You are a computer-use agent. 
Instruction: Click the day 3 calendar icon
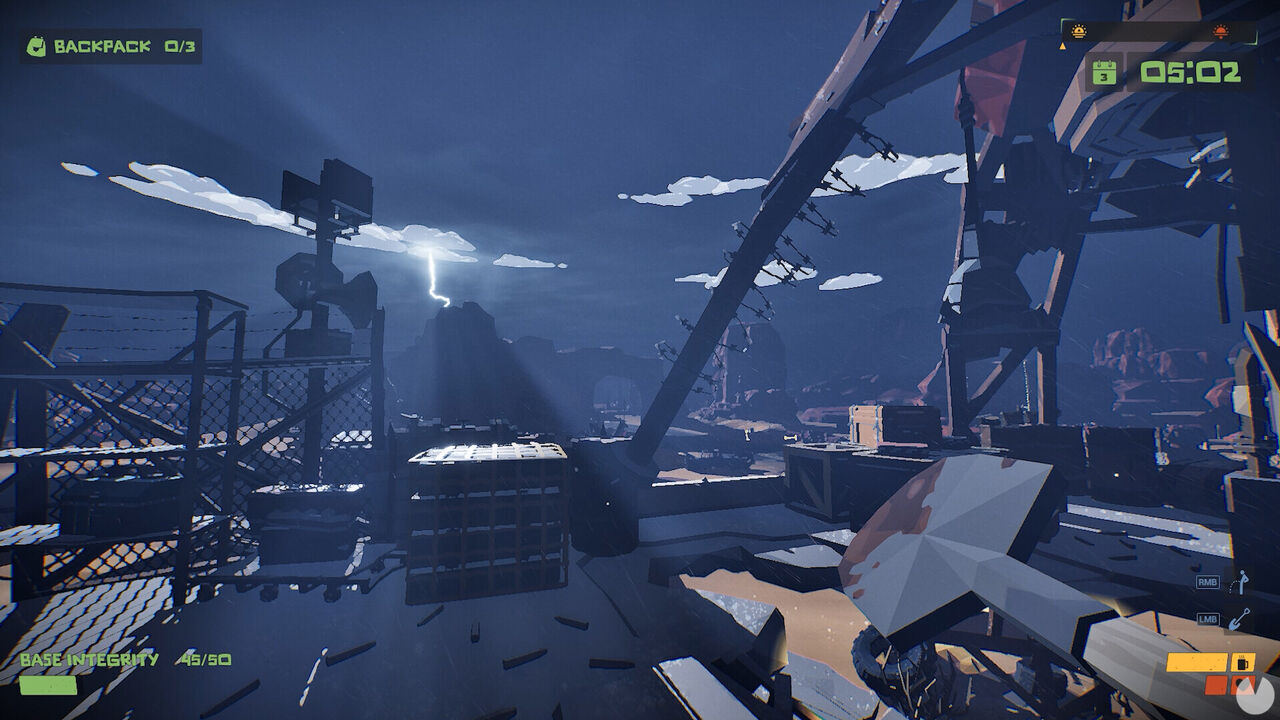[x=1104, y=72]
